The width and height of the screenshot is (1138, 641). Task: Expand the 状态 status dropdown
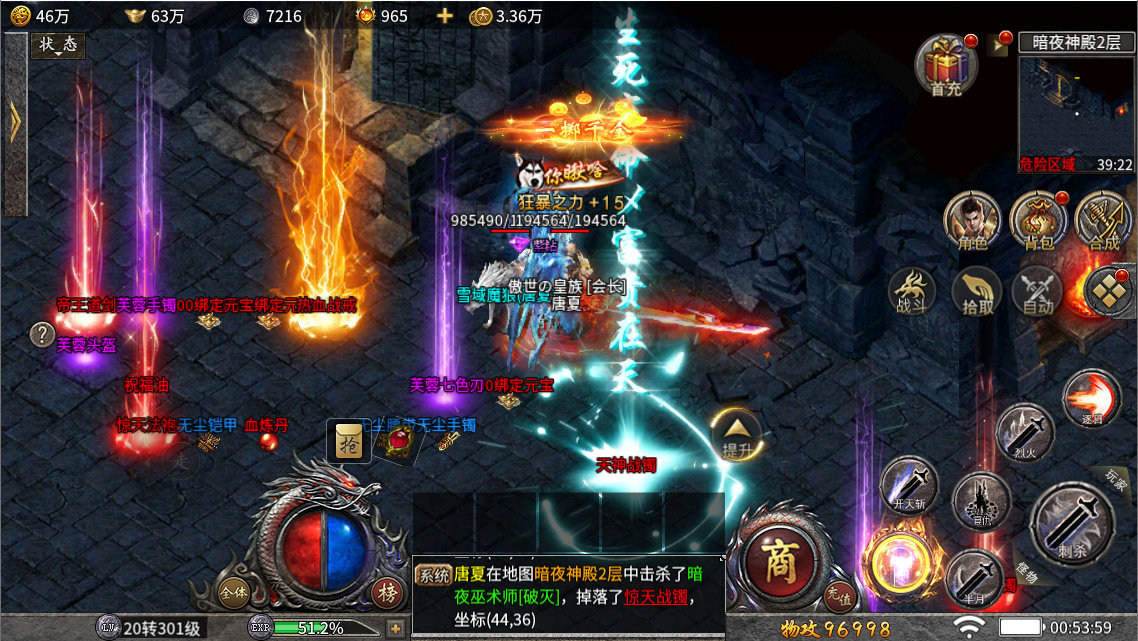pos(58,46)
